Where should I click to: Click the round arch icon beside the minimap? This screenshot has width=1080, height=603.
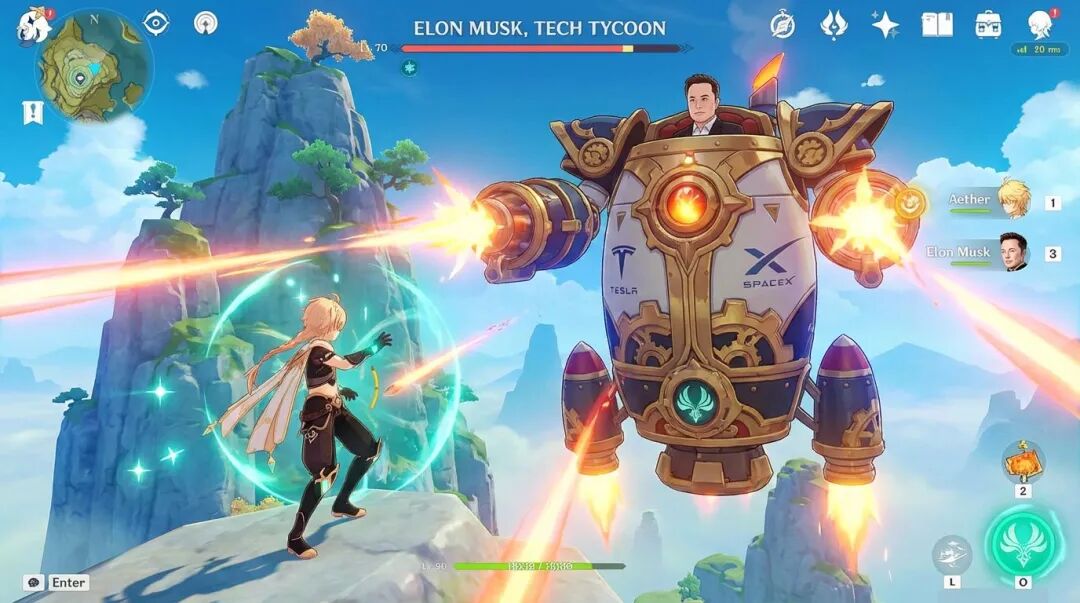(205, 23)
